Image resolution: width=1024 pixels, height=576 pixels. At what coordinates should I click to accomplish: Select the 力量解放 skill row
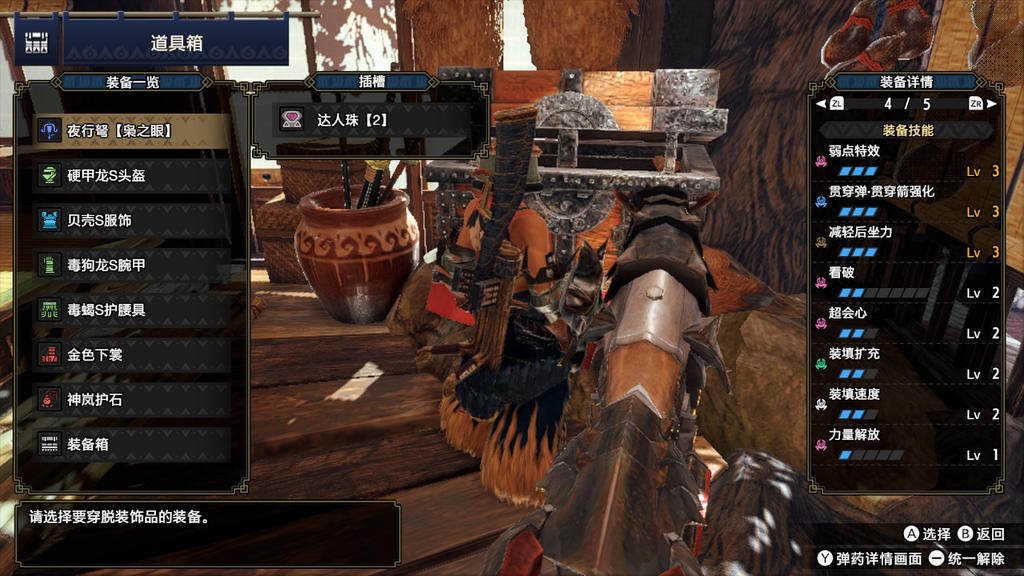coord(907,445)
